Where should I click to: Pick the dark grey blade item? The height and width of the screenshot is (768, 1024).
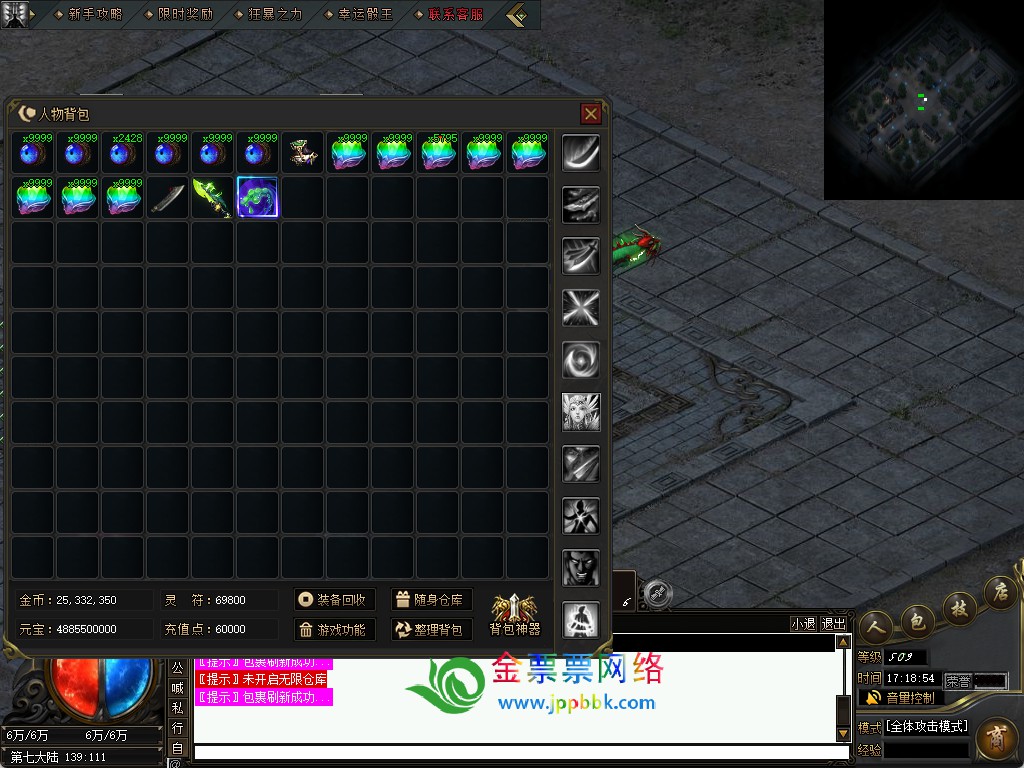point(167,197)
